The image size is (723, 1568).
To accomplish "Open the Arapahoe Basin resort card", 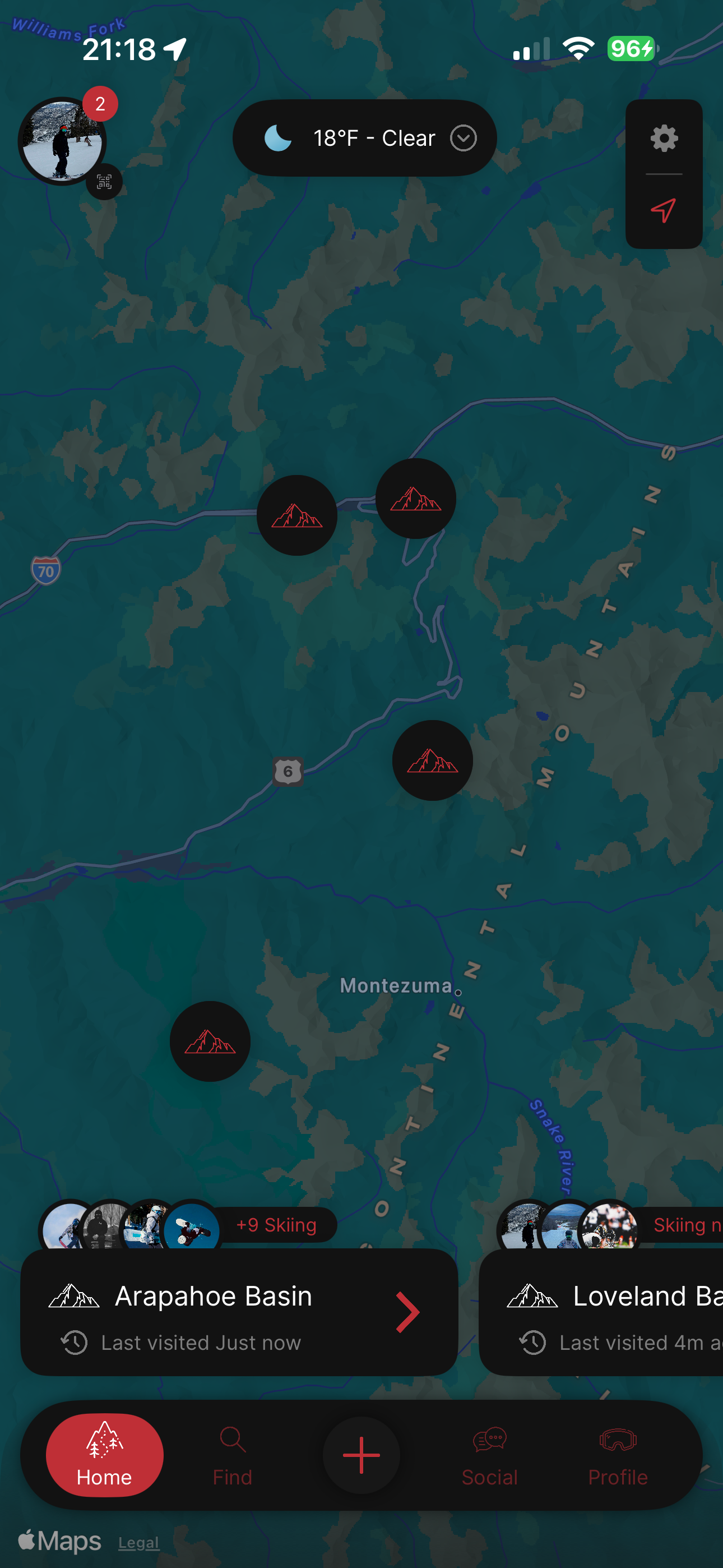I will (213, 1311).
